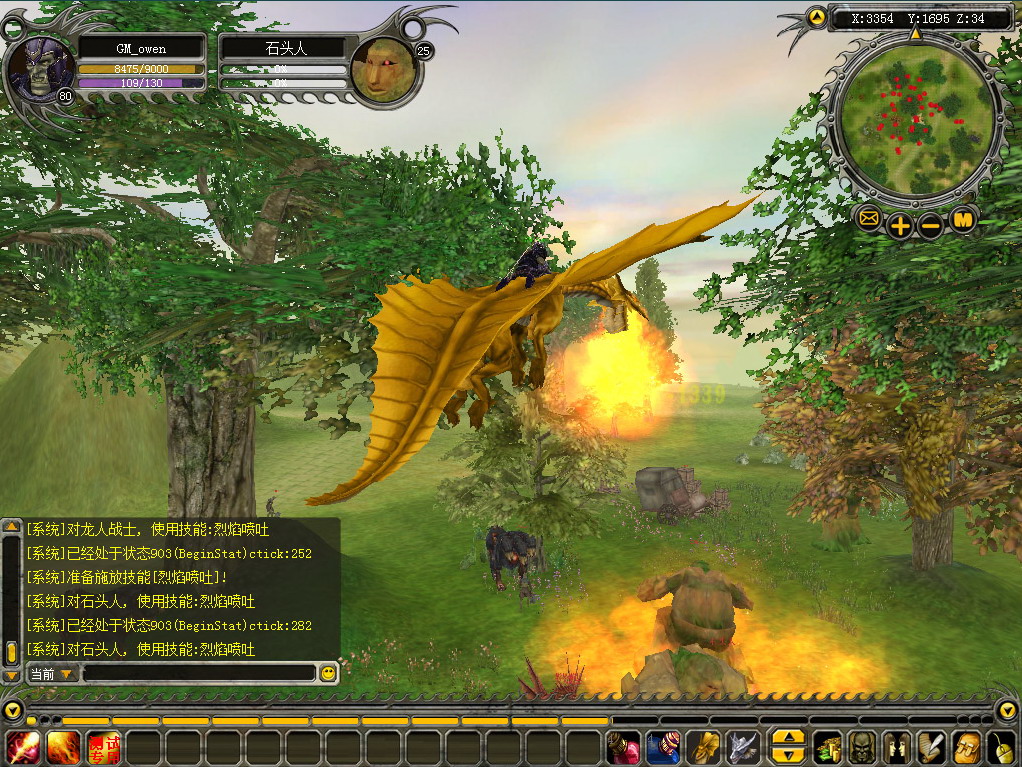Click the mouse settings icon
The image size is (1022, 767).
click(x=1000, y=747)
